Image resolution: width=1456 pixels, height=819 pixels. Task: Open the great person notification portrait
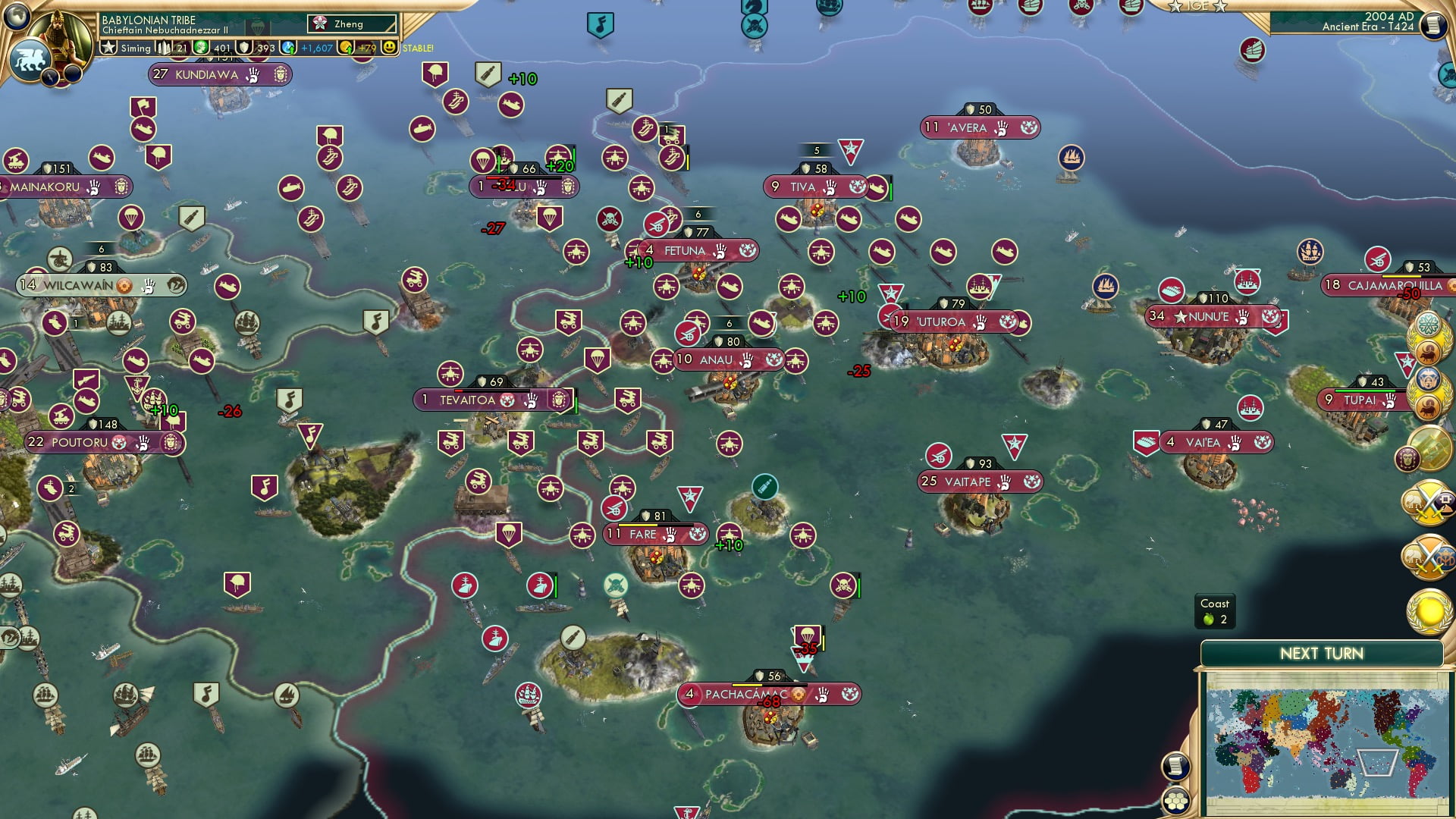coord(1407,457)
